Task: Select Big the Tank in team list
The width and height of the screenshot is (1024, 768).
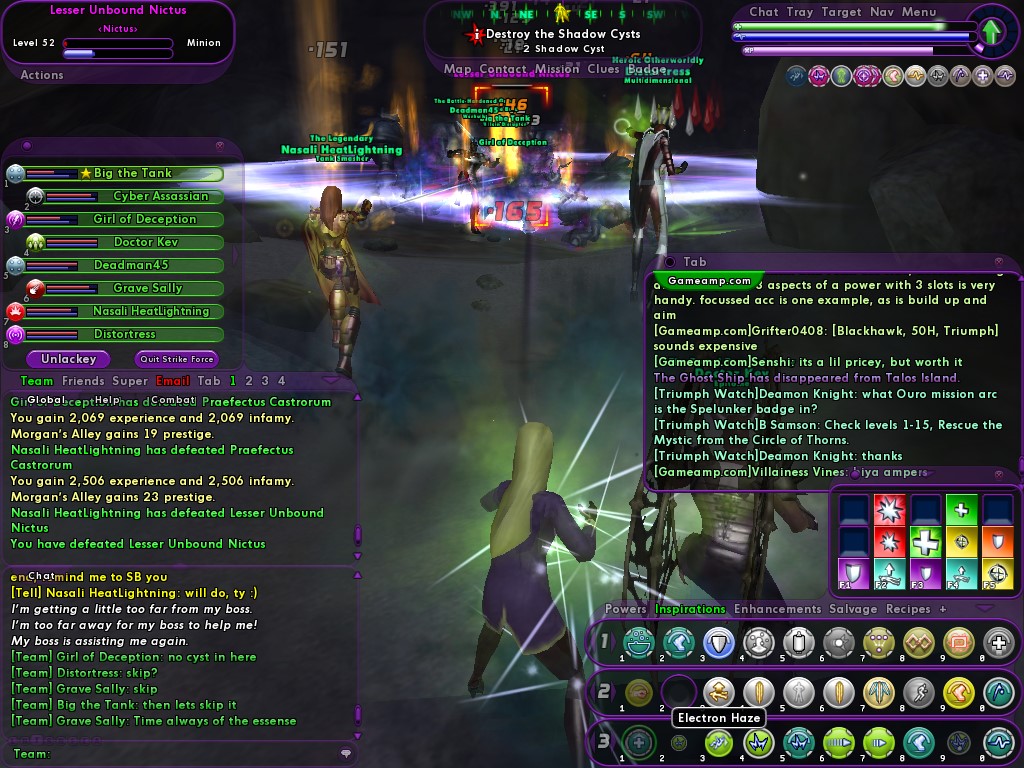Action: click(132, 173)
